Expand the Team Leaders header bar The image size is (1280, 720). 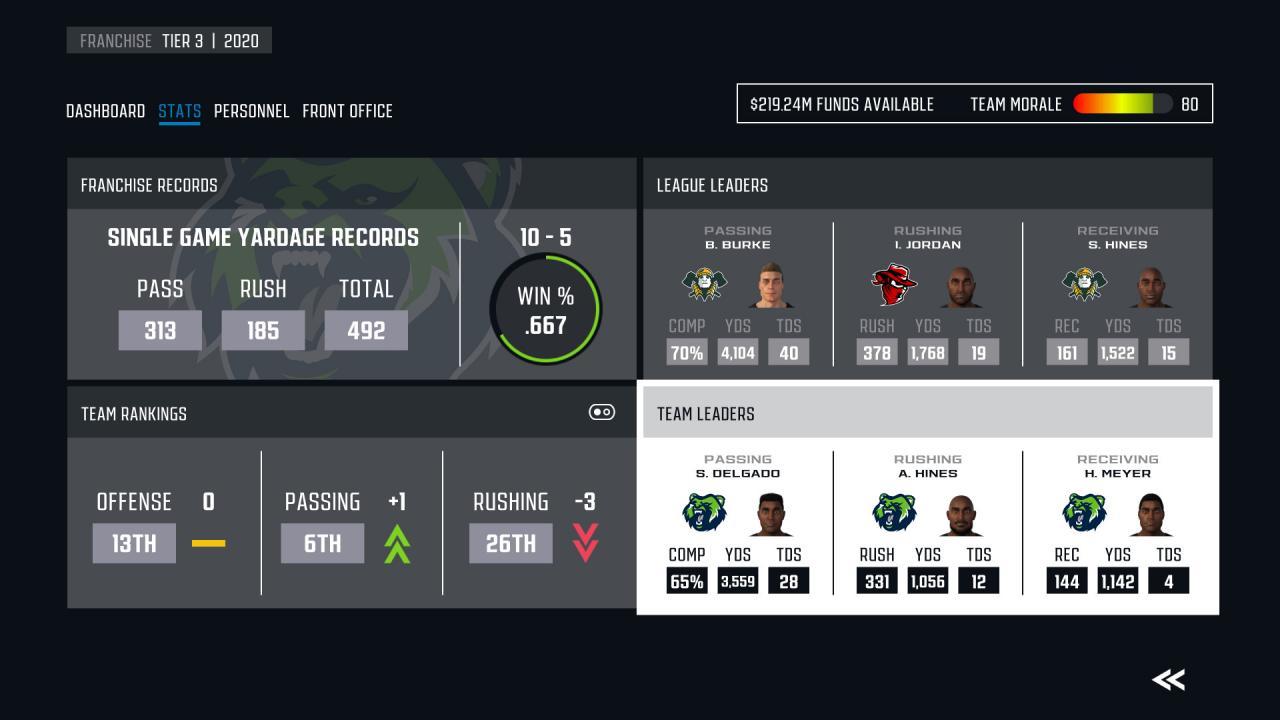click(927, 413)
